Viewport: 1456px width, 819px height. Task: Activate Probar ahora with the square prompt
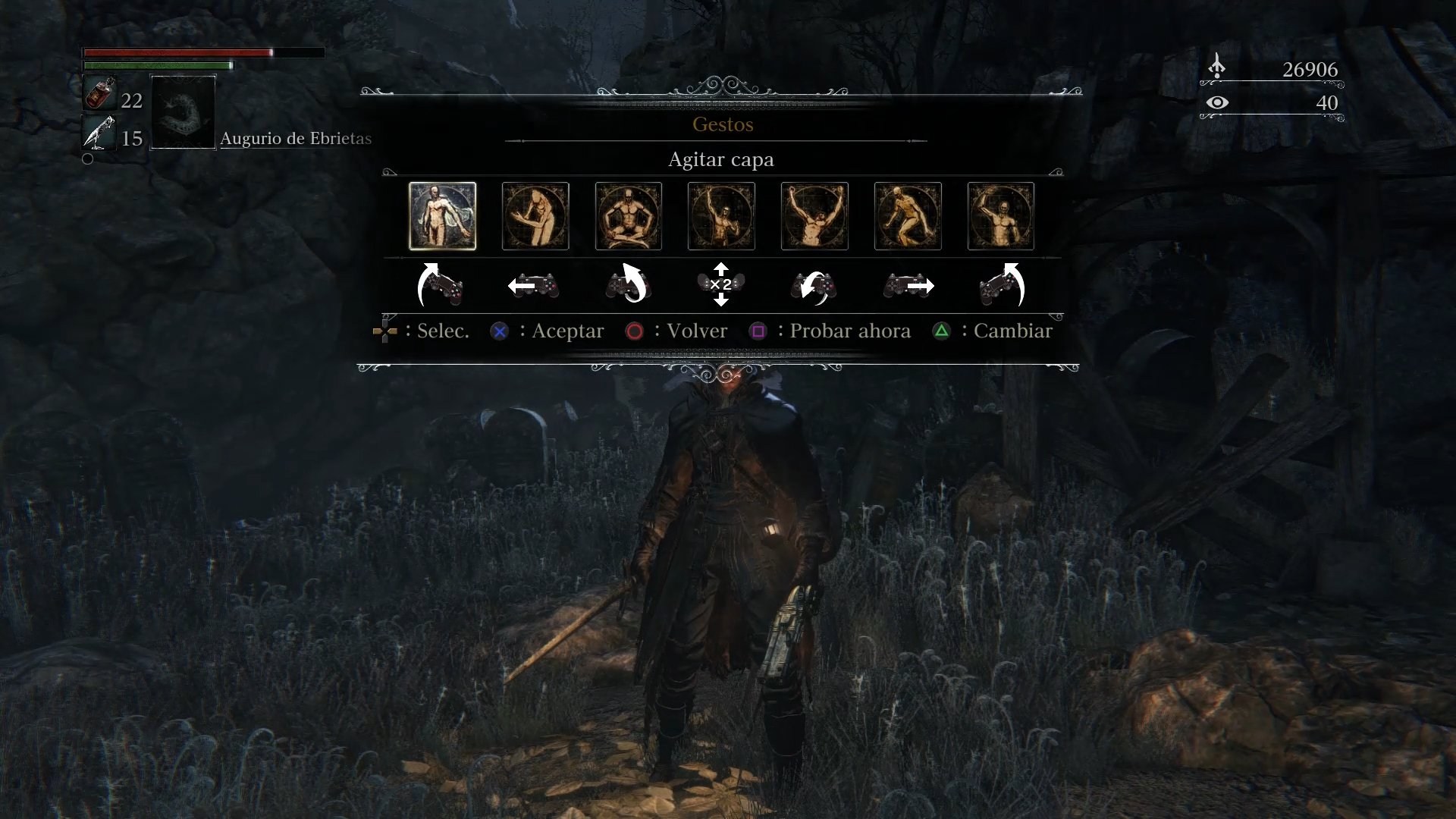(x=758, y=331)
